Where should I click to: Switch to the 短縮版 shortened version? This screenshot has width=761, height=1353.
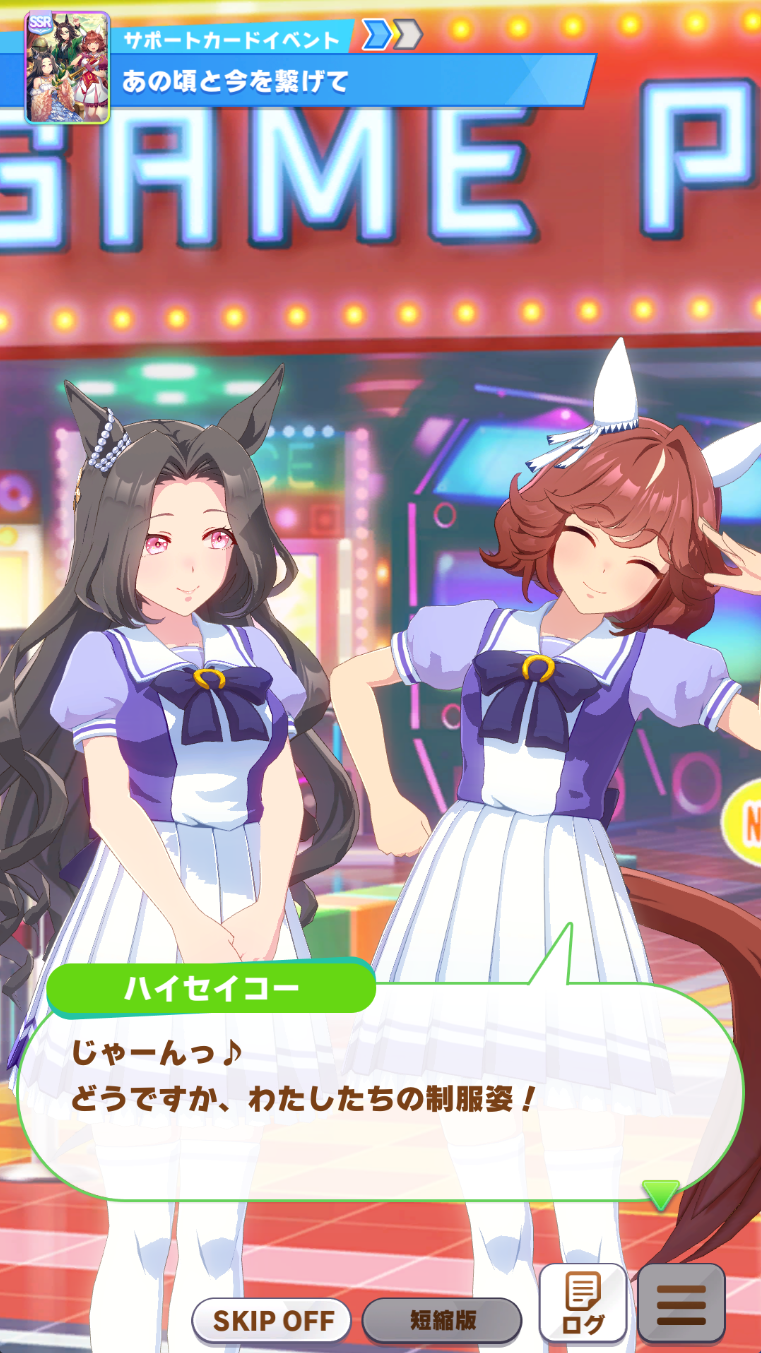coord(442,1320)
